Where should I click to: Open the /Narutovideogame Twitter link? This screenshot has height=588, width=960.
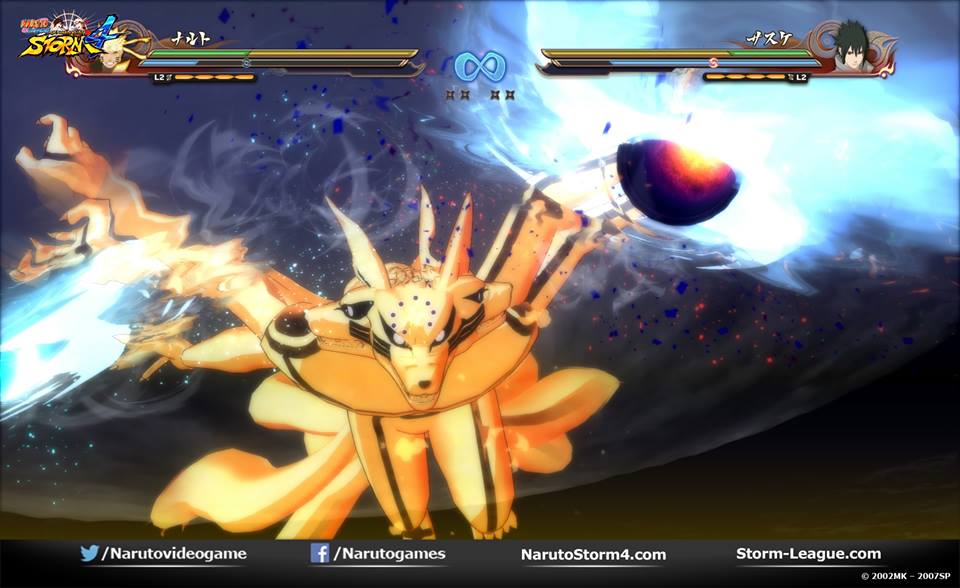163,554
